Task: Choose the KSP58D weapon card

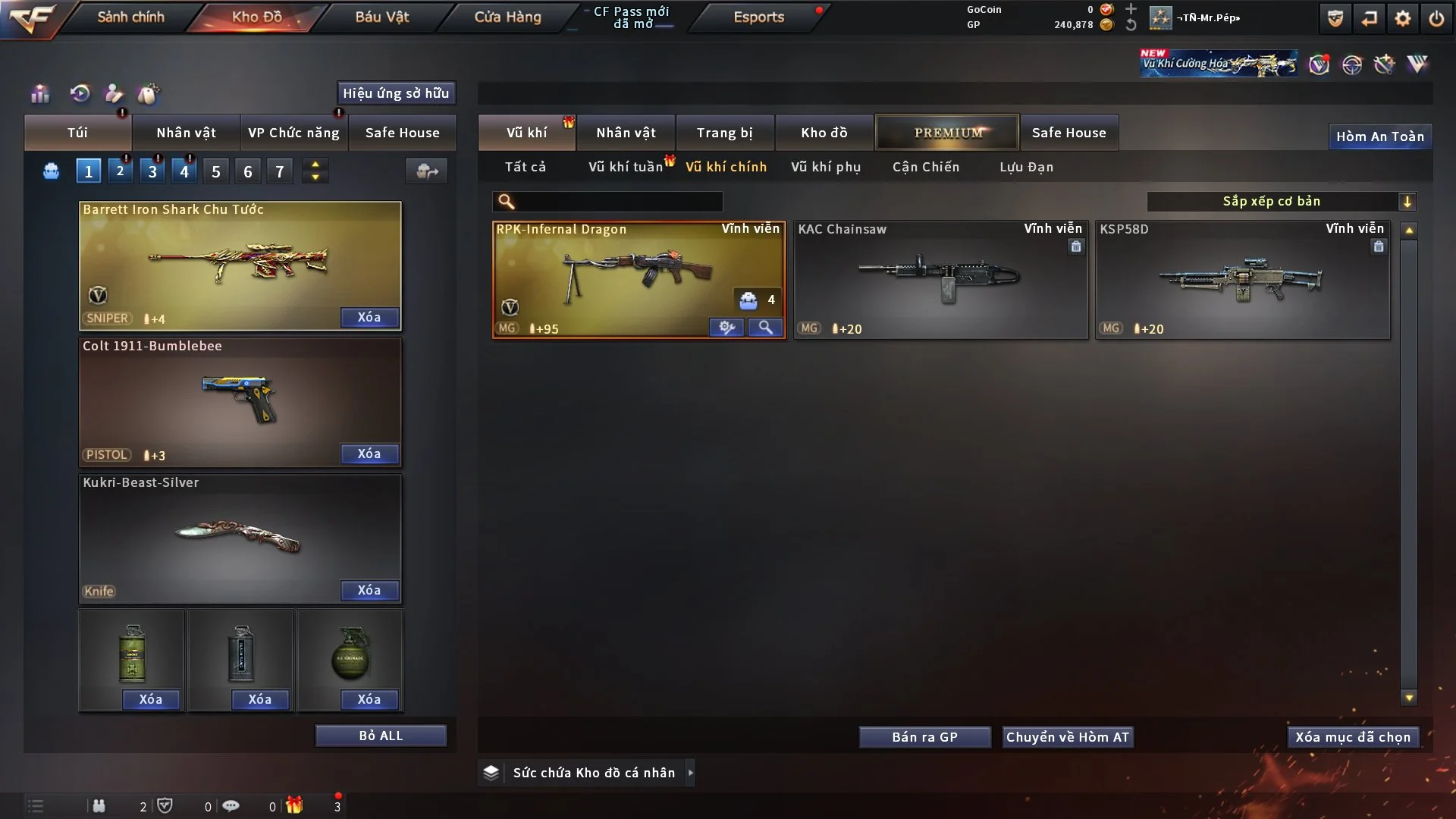Action: (1242, 279)
